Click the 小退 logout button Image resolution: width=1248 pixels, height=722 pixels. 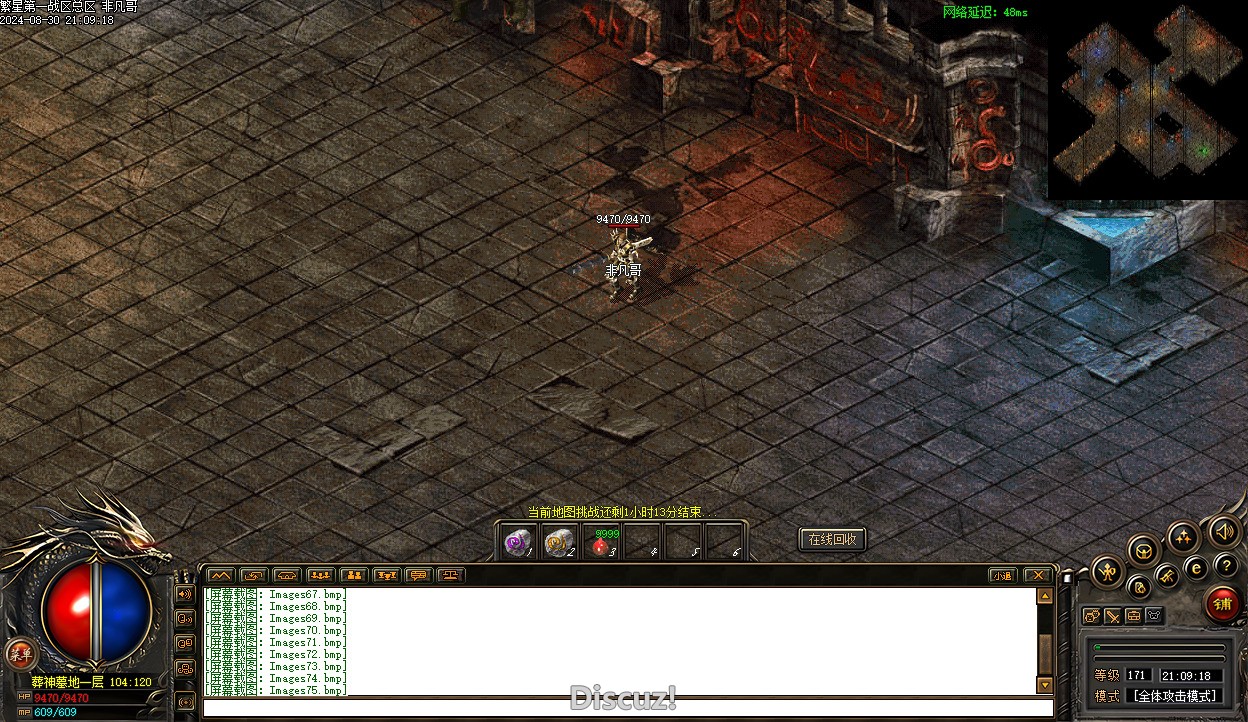click(x=1002, y=575)
